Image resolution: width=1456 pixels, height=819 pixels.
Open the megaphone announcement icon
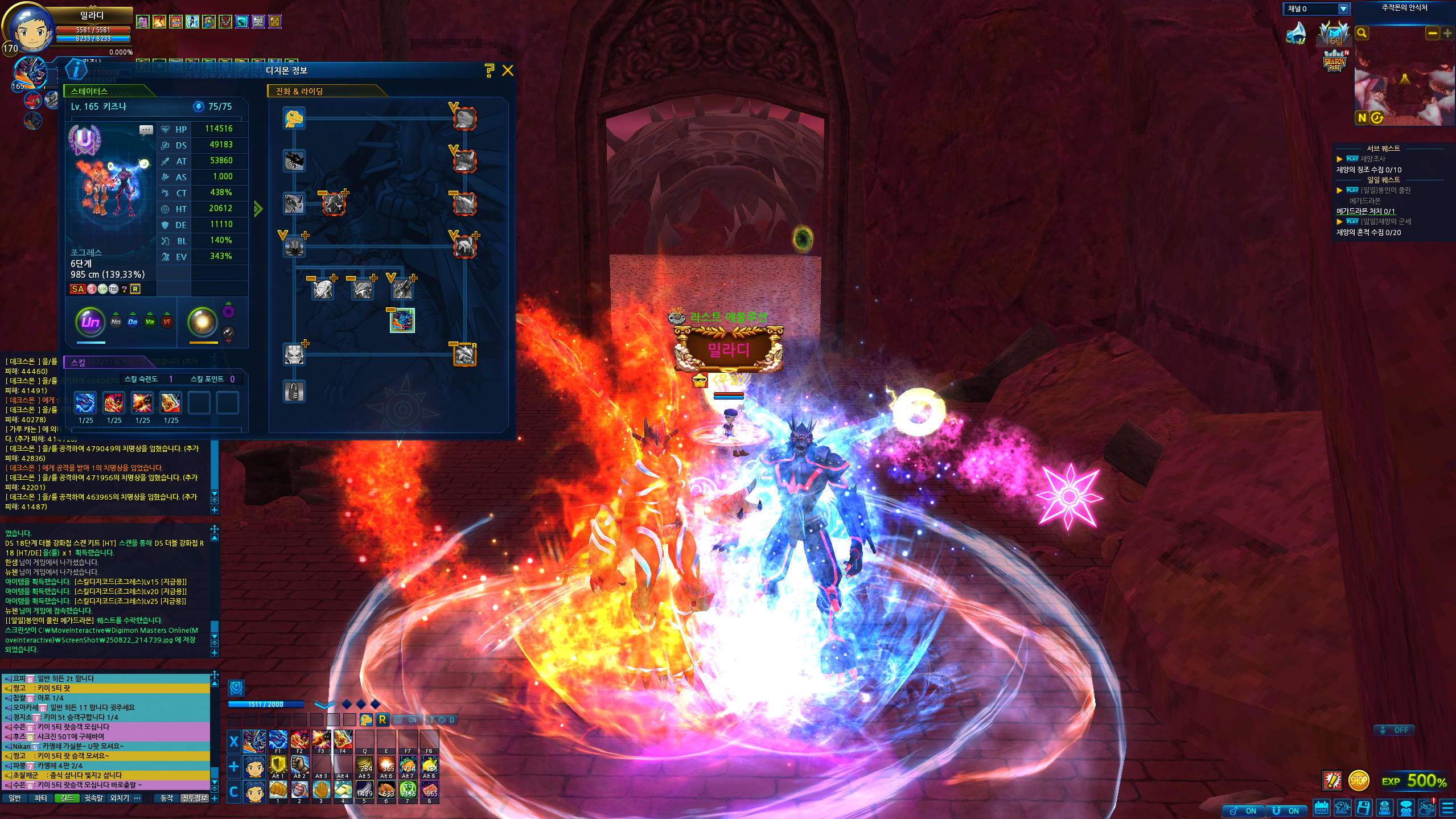tap(1297, 34)
